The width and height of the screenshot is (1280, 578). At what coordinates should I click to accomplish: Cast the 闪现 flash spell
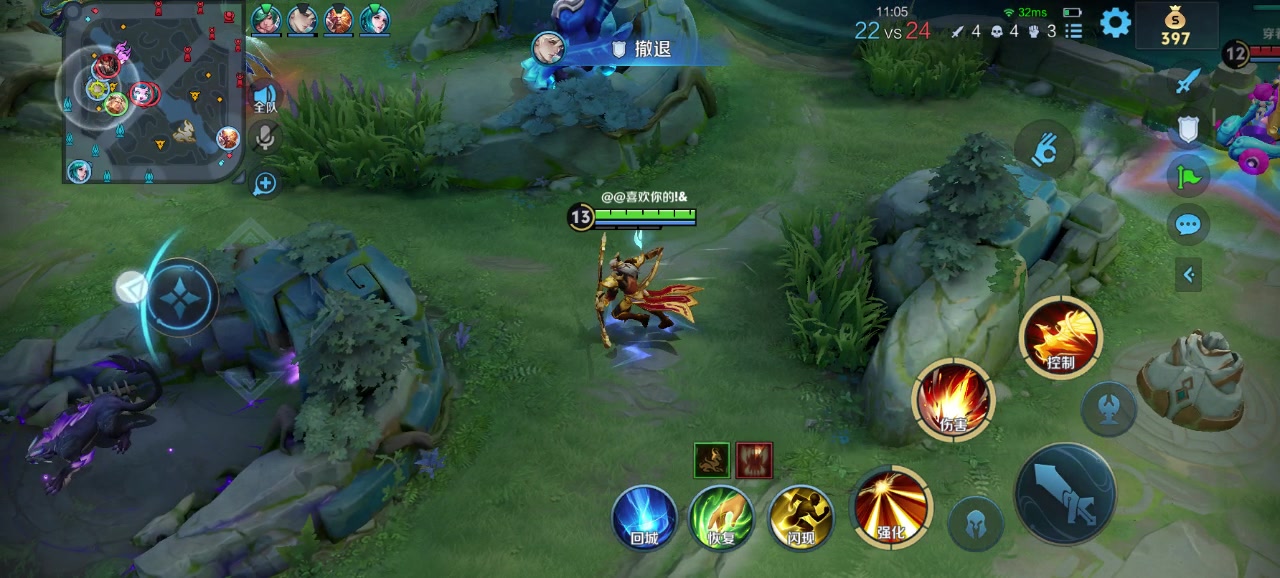801,518
